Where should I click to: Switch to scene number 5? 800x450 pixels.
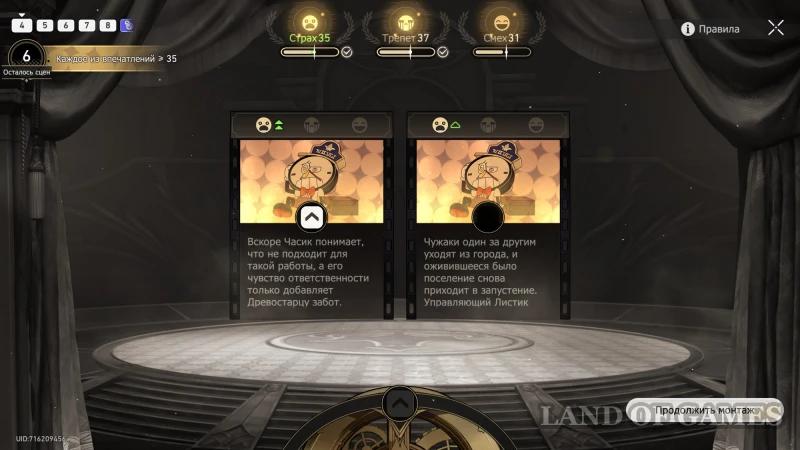(x=43, y=25)
